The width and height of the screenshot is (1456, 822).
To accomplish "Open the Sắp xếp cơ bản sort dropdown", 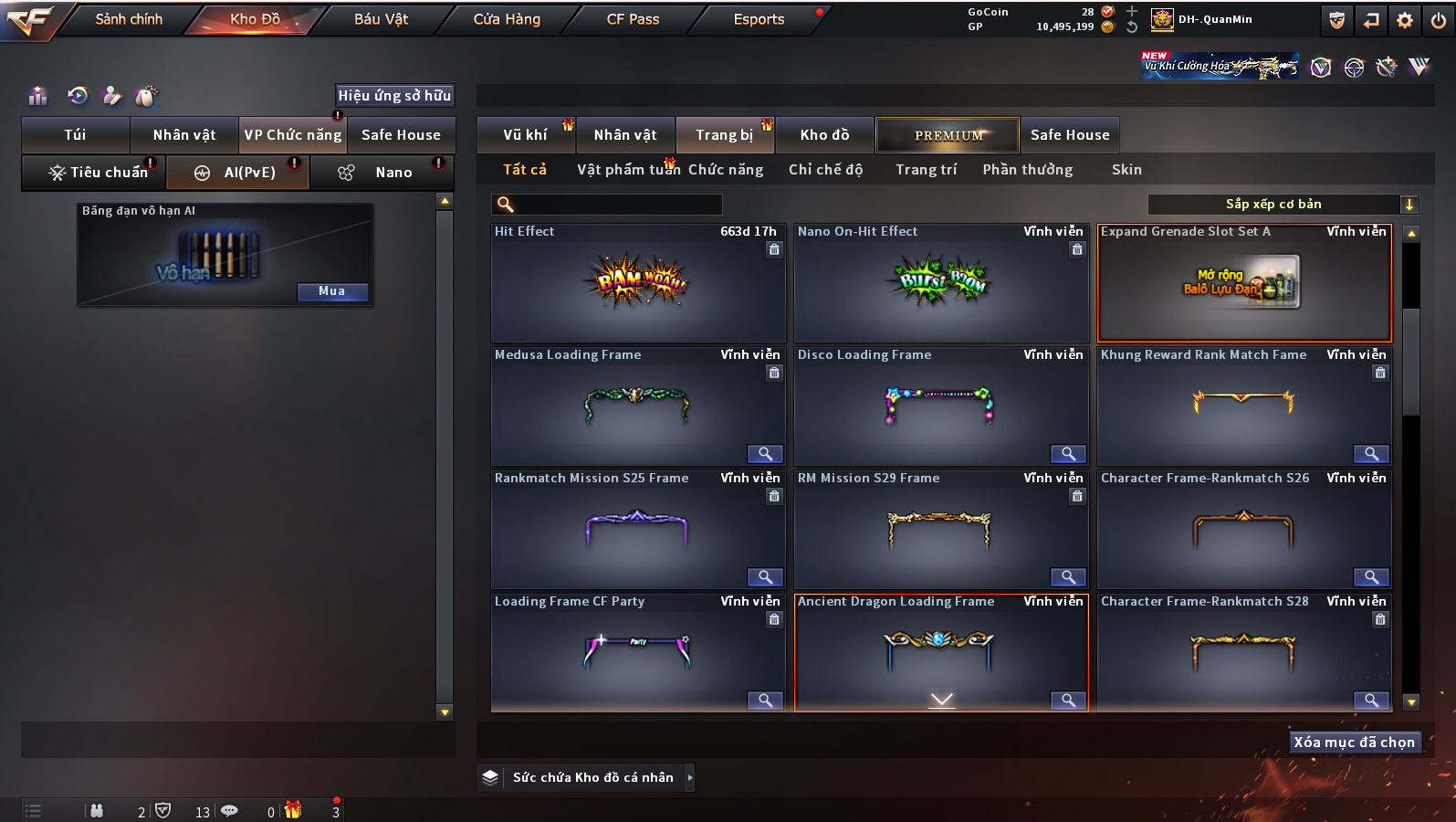I will (x=1283, y=205).
